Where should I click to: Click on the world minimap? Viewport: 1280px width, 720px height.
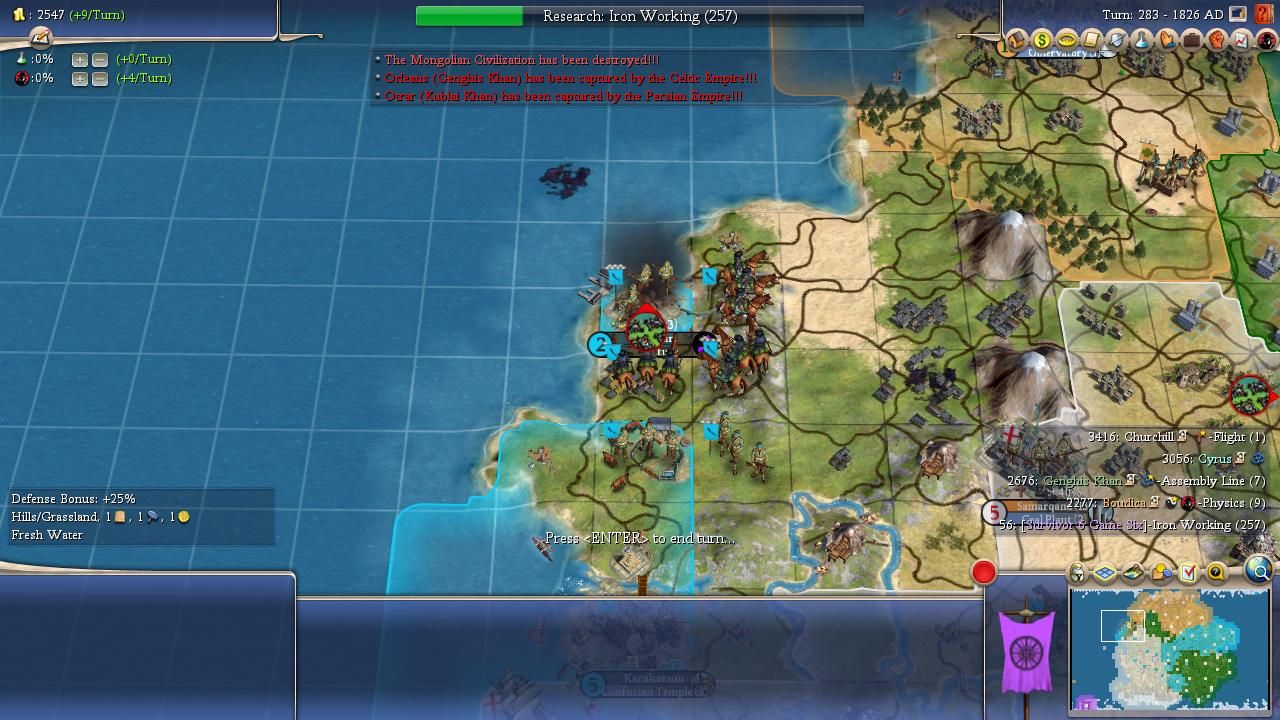click(1170, 648)
